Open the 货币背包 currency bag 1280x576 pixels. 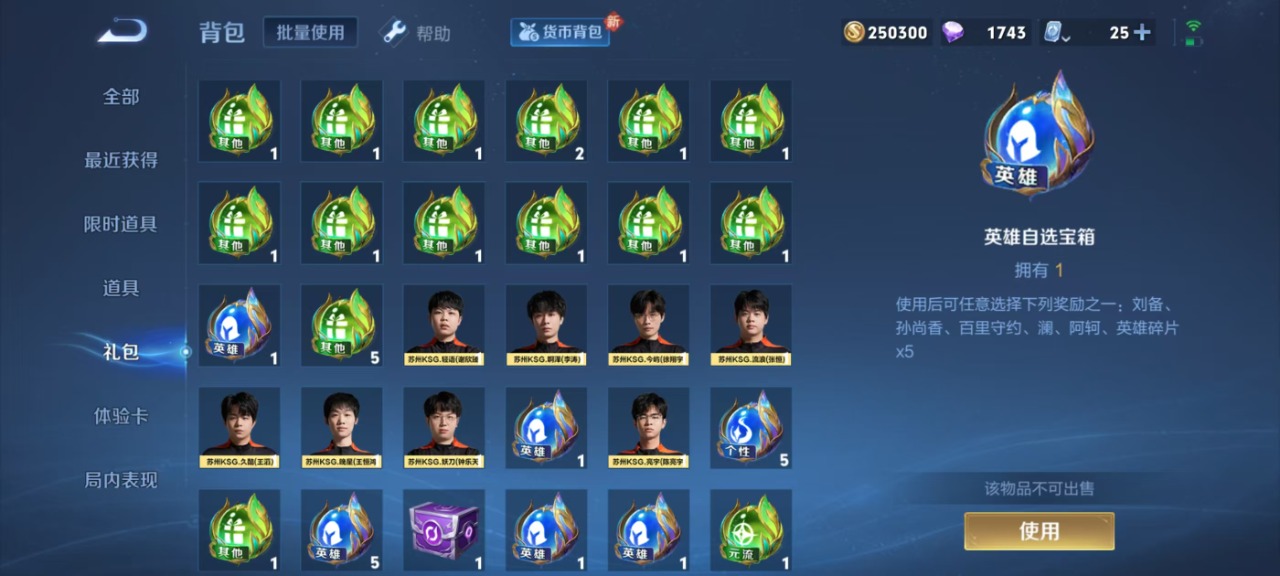pos(561,32)
